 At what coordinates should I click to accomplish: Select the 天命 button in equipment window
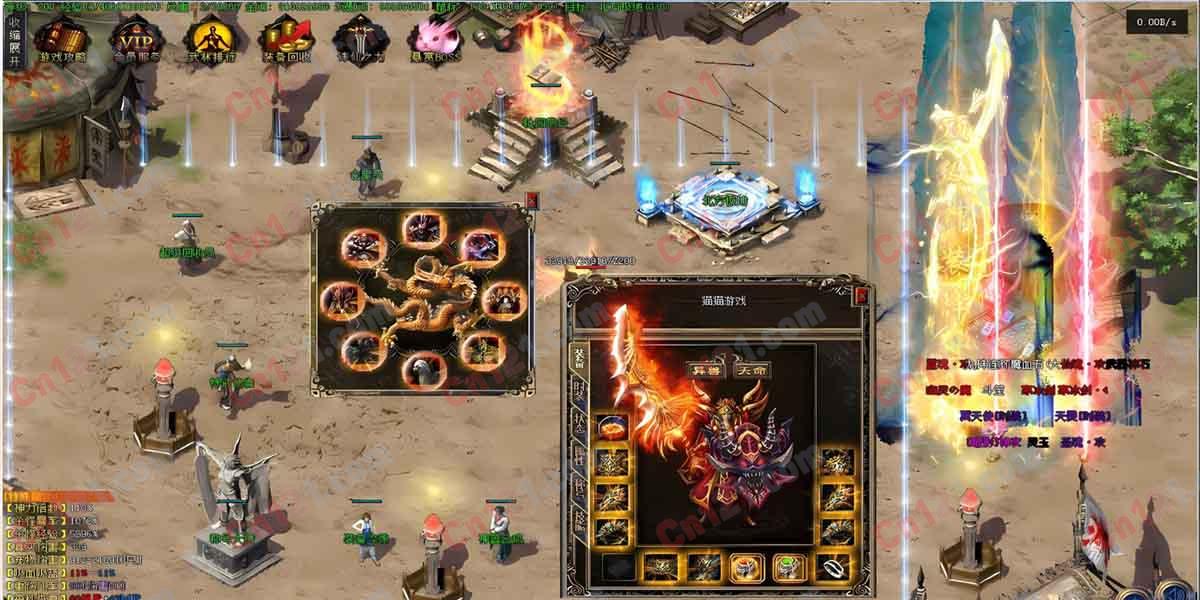pyautogui.click(x=751, y=370)
